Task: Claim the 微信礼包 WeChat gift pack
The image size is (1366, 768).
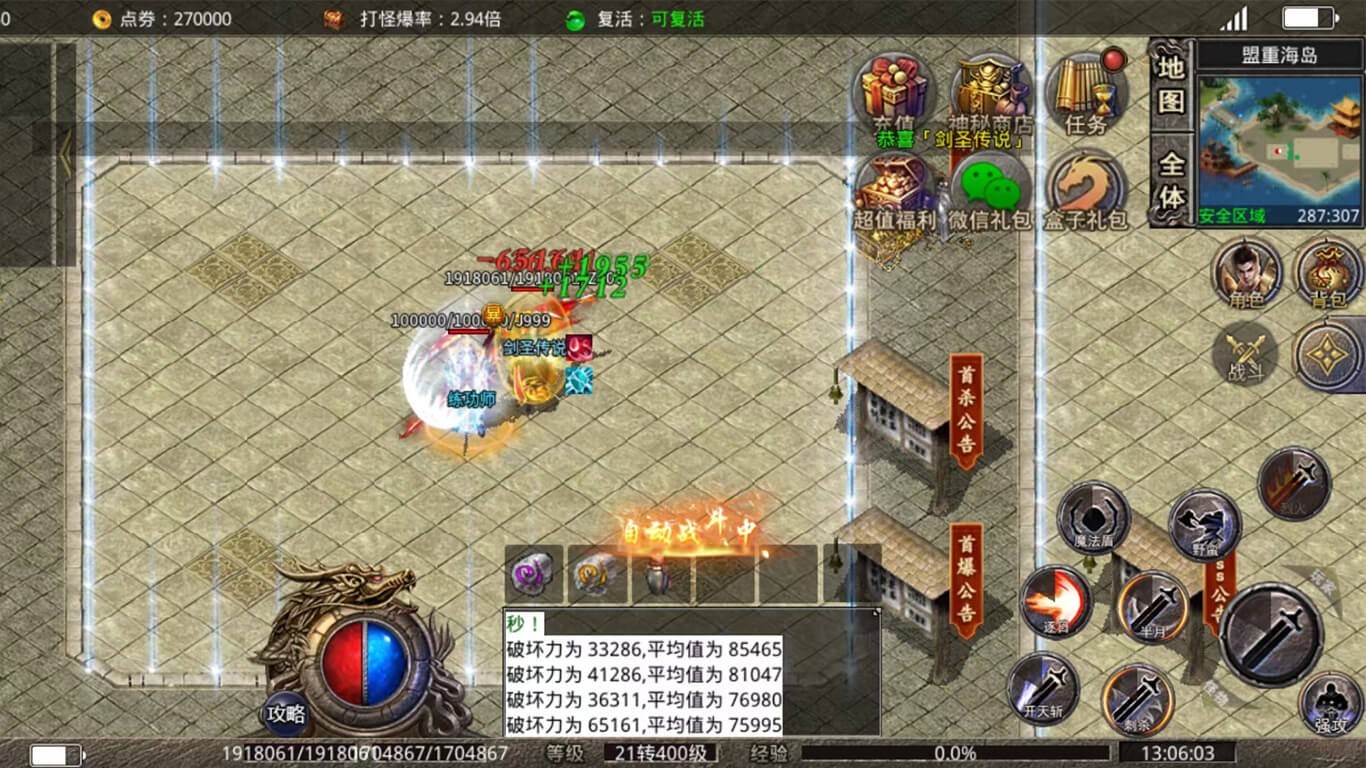Action: pyautogui.click(x=990, y=190)
